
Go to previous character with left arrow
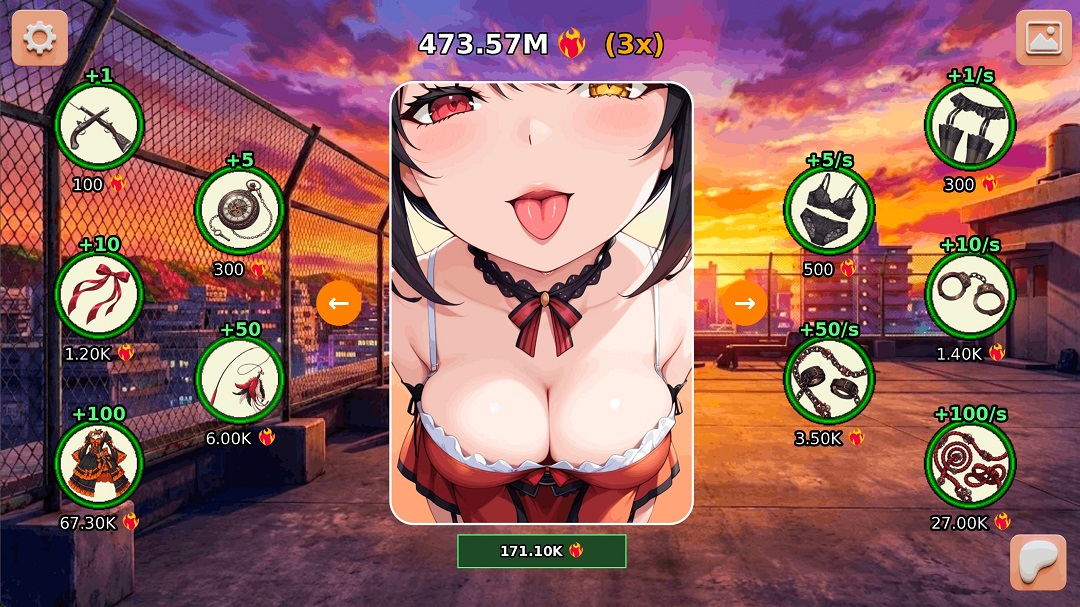click(x=339, y=303)
